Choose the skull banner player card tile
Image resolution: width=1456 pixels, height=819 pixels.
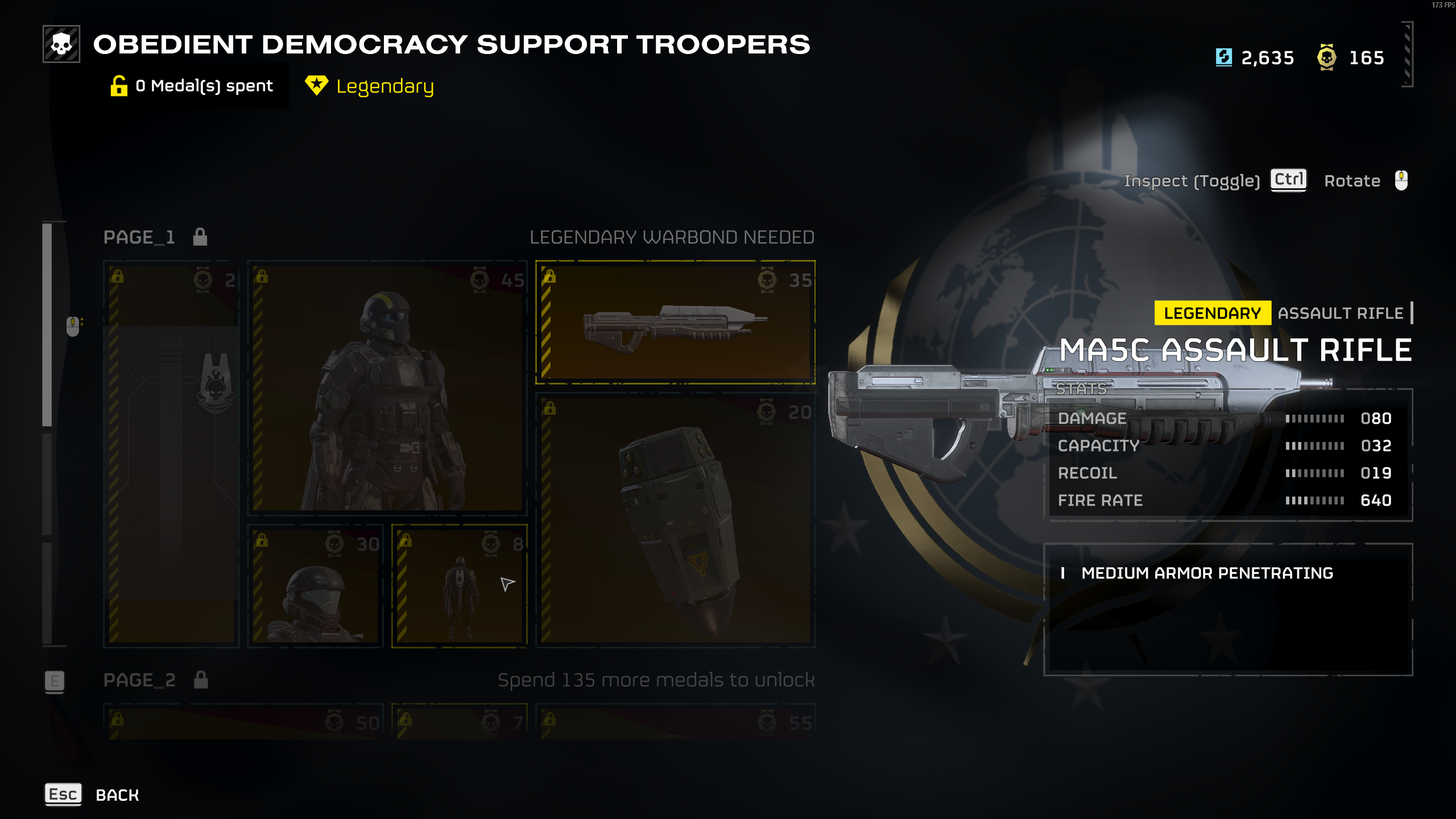point(171,454)
